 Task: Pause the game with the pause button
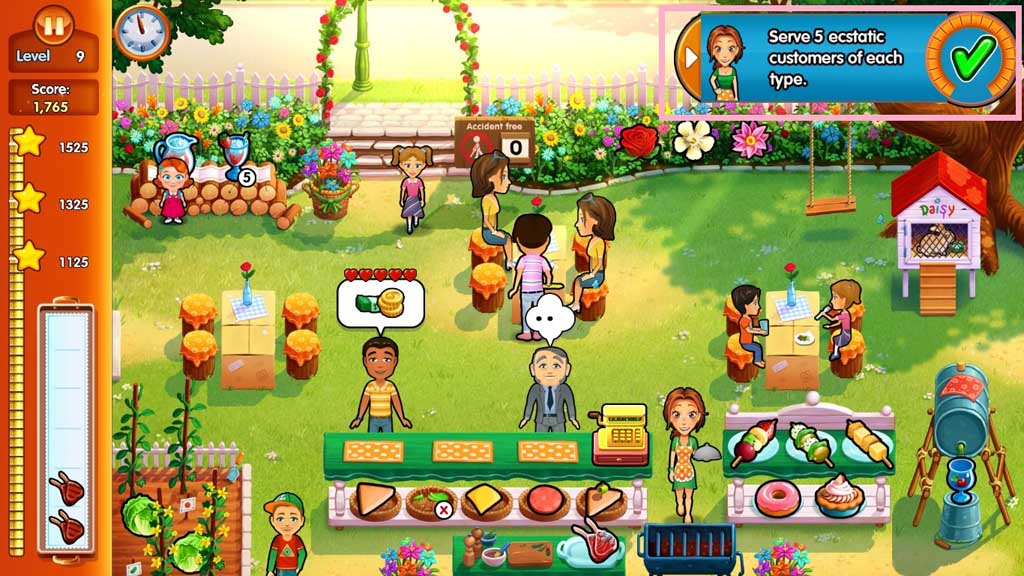tap(54, 24)
